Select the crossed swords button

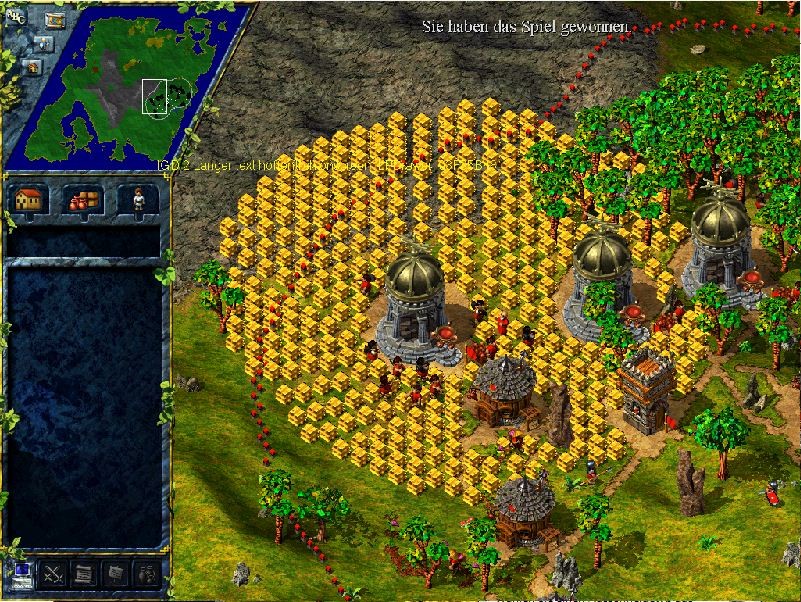[52, 574]
